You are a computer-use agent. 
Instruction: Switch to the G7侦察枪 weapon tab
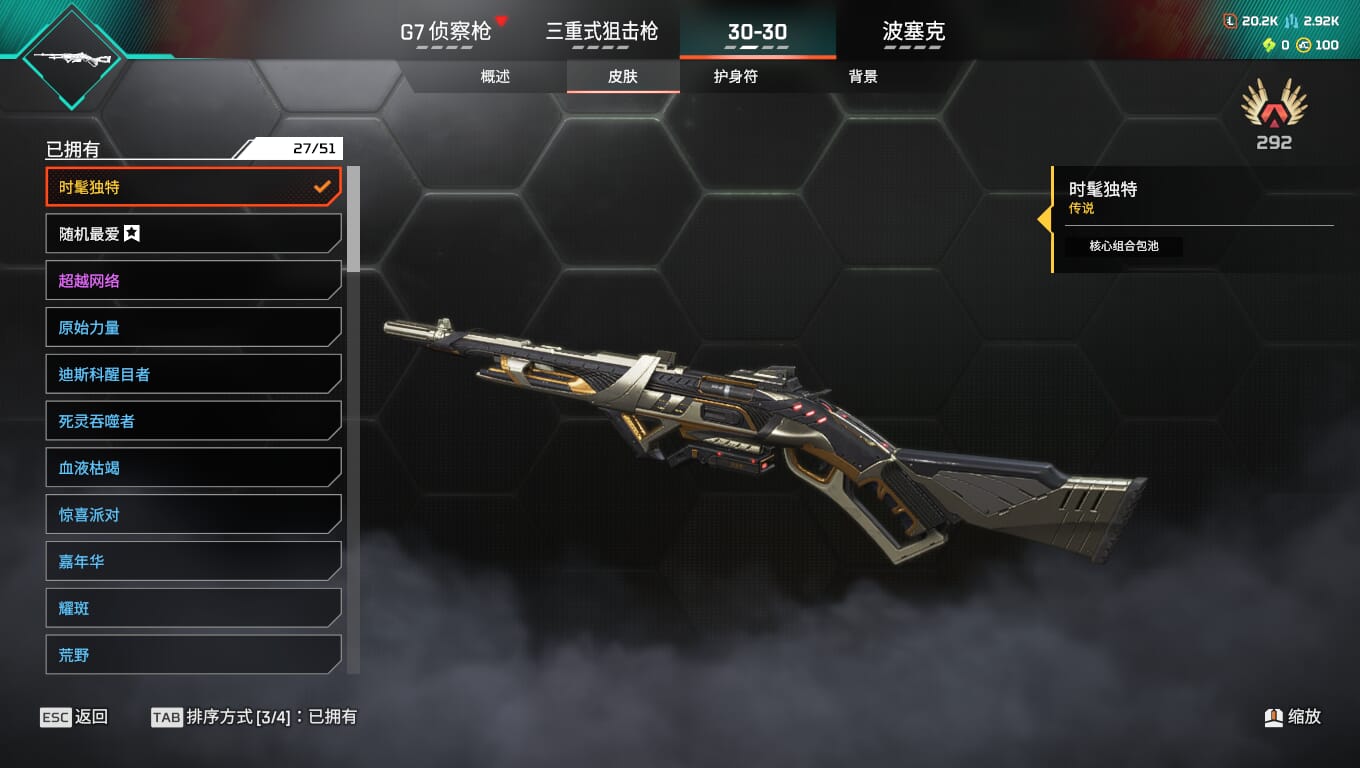[446, 32]
